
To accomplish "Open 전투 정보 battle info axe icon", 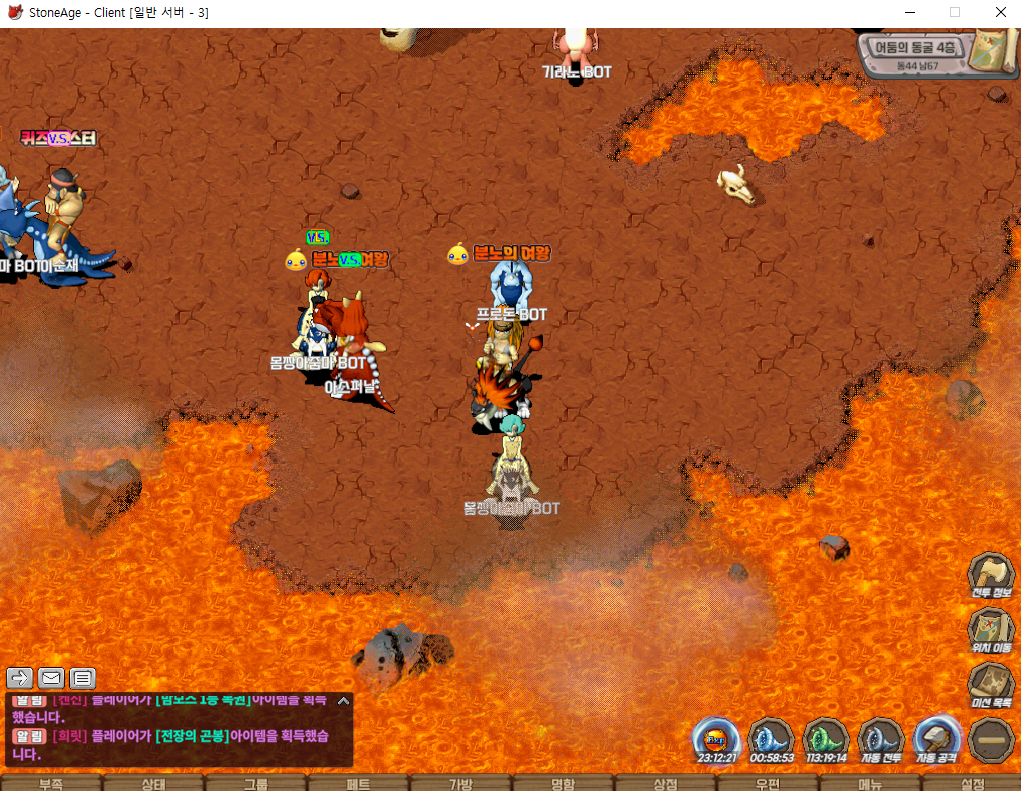I will [990, 575].
